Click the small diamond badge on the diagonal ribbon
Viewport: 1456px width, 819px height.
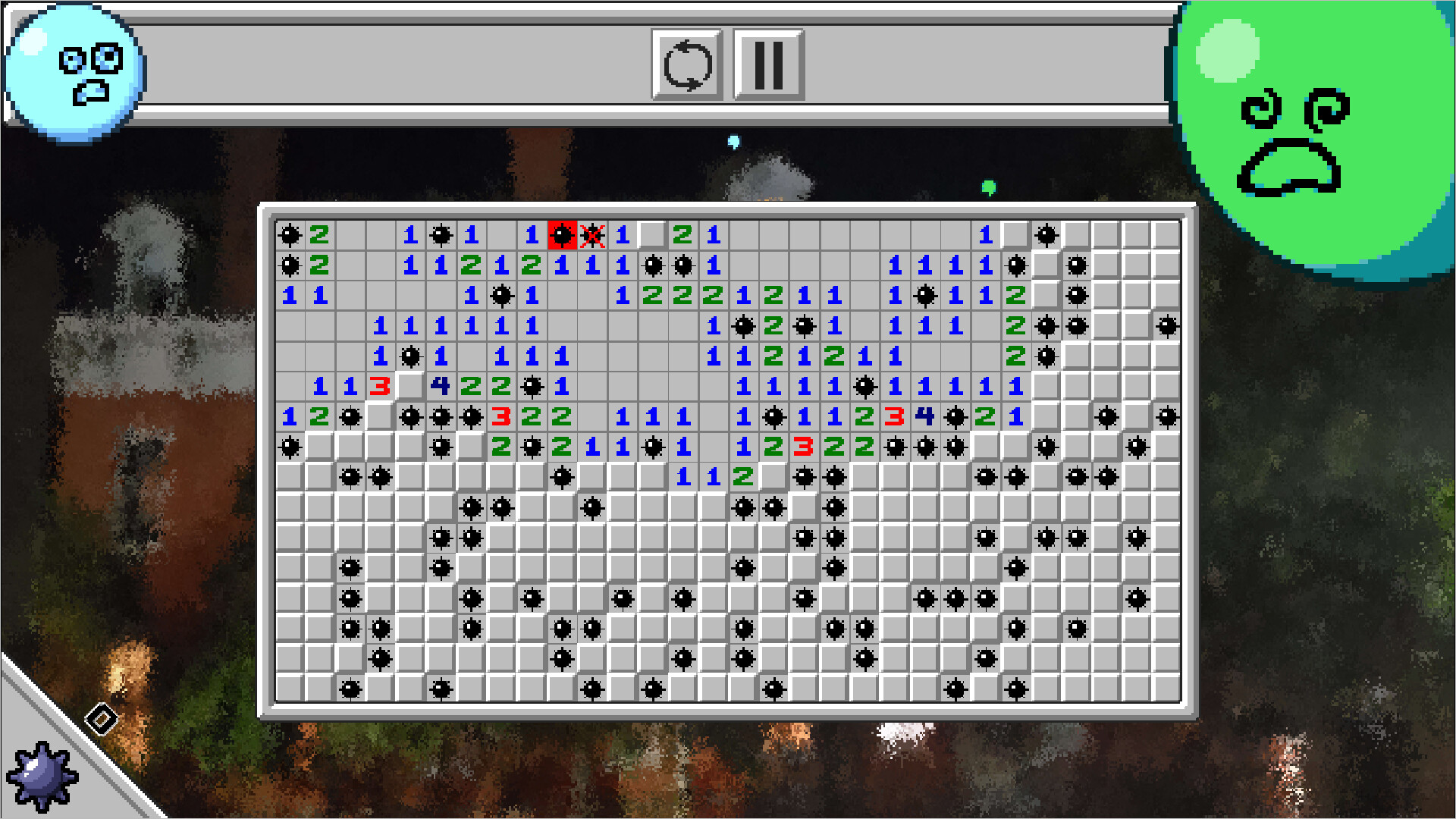[x=101, y=719]
